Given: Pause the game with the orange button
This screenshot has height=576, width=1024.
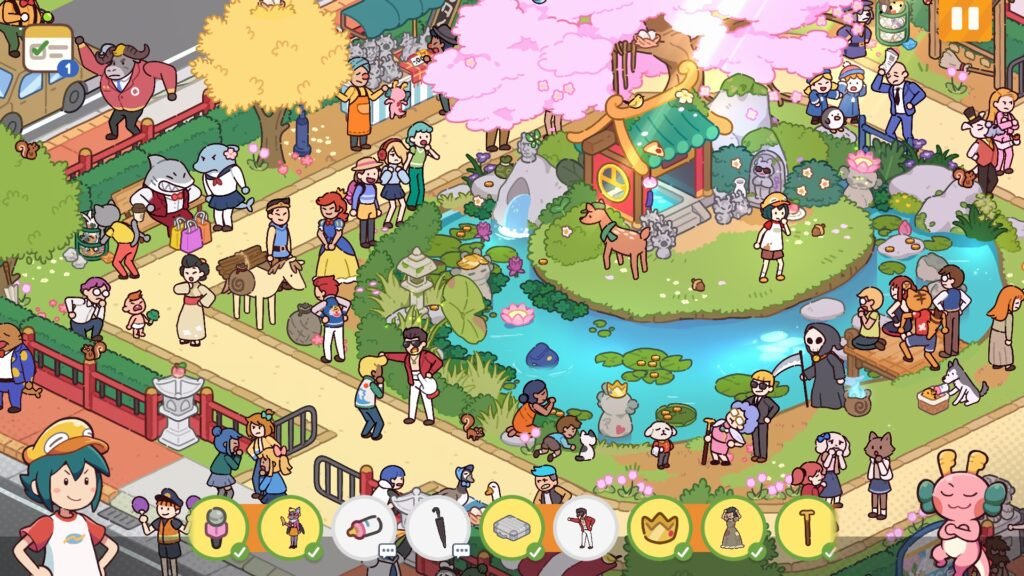Looking at the screenshot, I should [964, 19].
